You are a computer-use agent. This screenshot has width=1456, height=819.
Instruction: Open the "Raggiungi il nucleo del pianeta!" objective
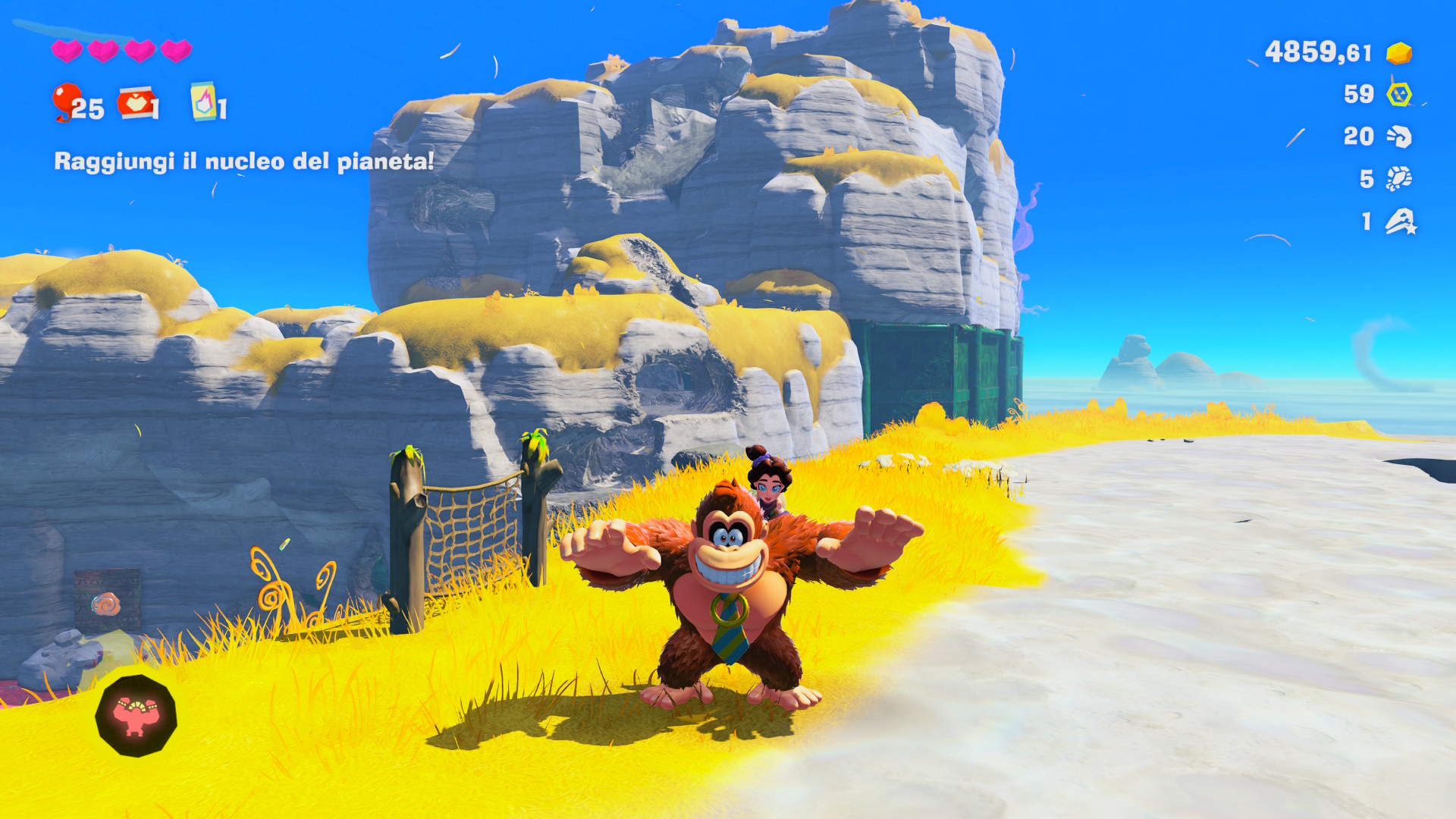(x=243, y=161)
